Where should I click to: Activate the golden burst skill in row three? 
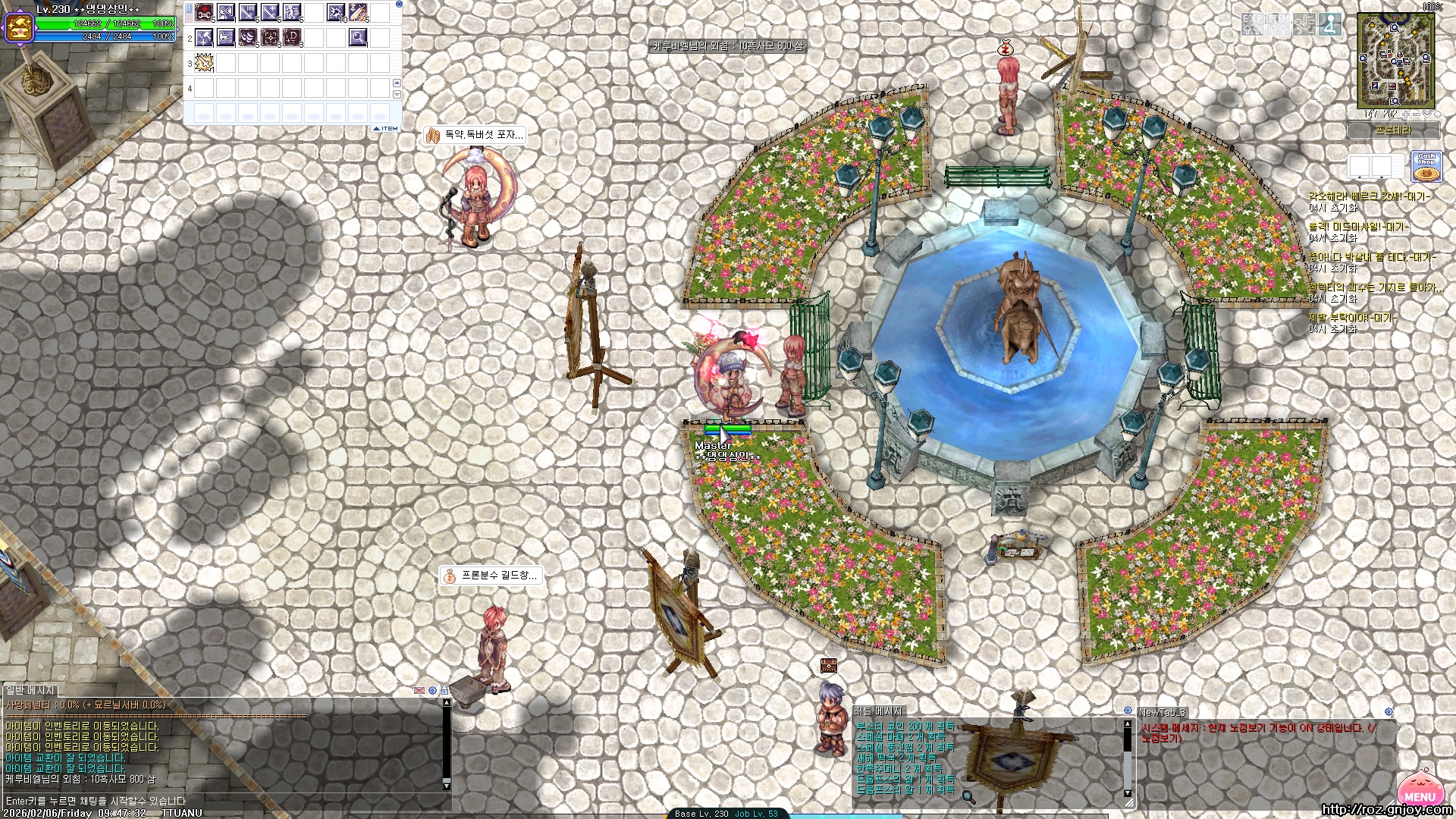(x=204, y=63)
